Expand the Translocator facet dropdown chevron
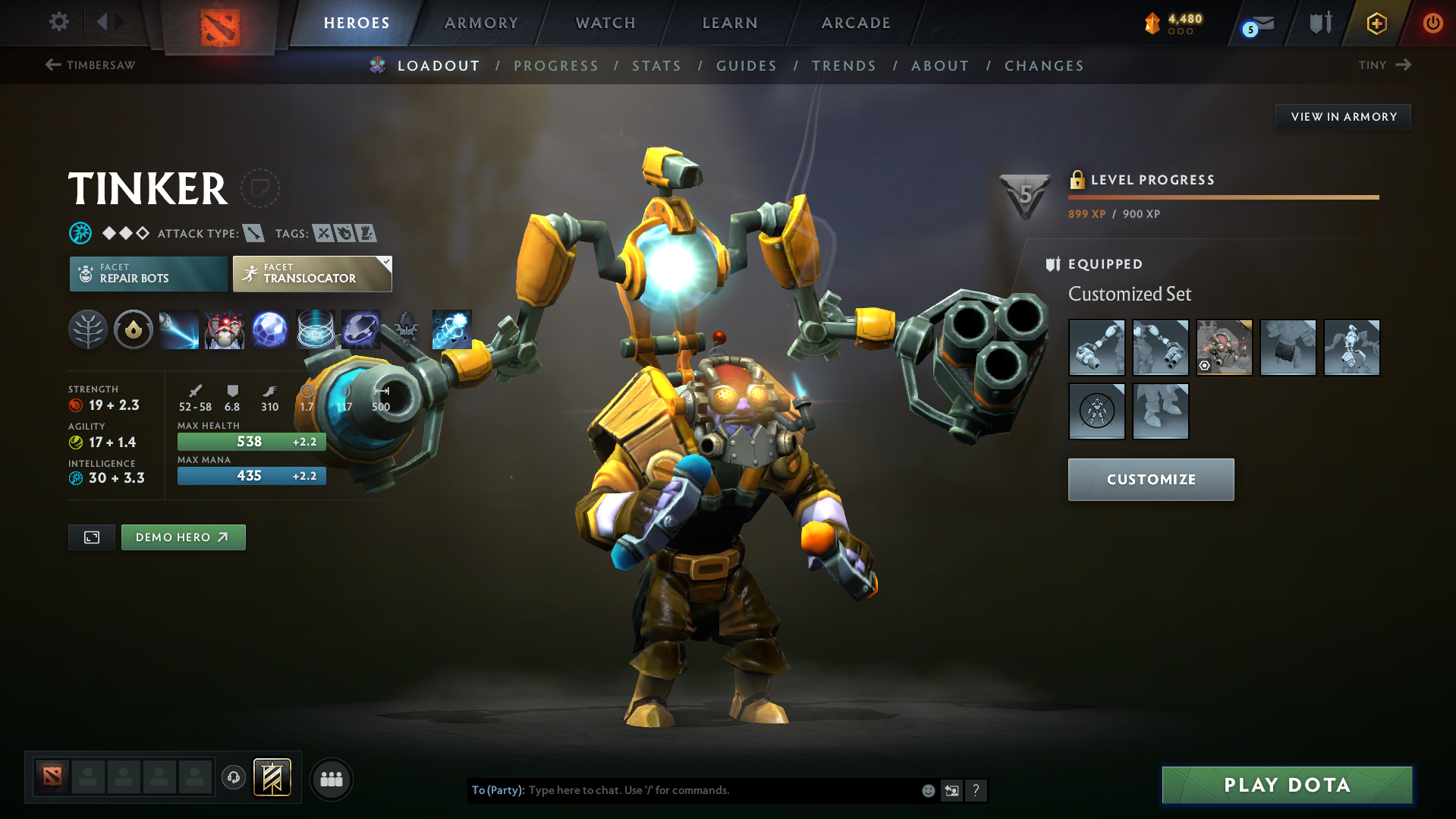The height and width of the screenshot is (819, 1456). coord(386,261)
